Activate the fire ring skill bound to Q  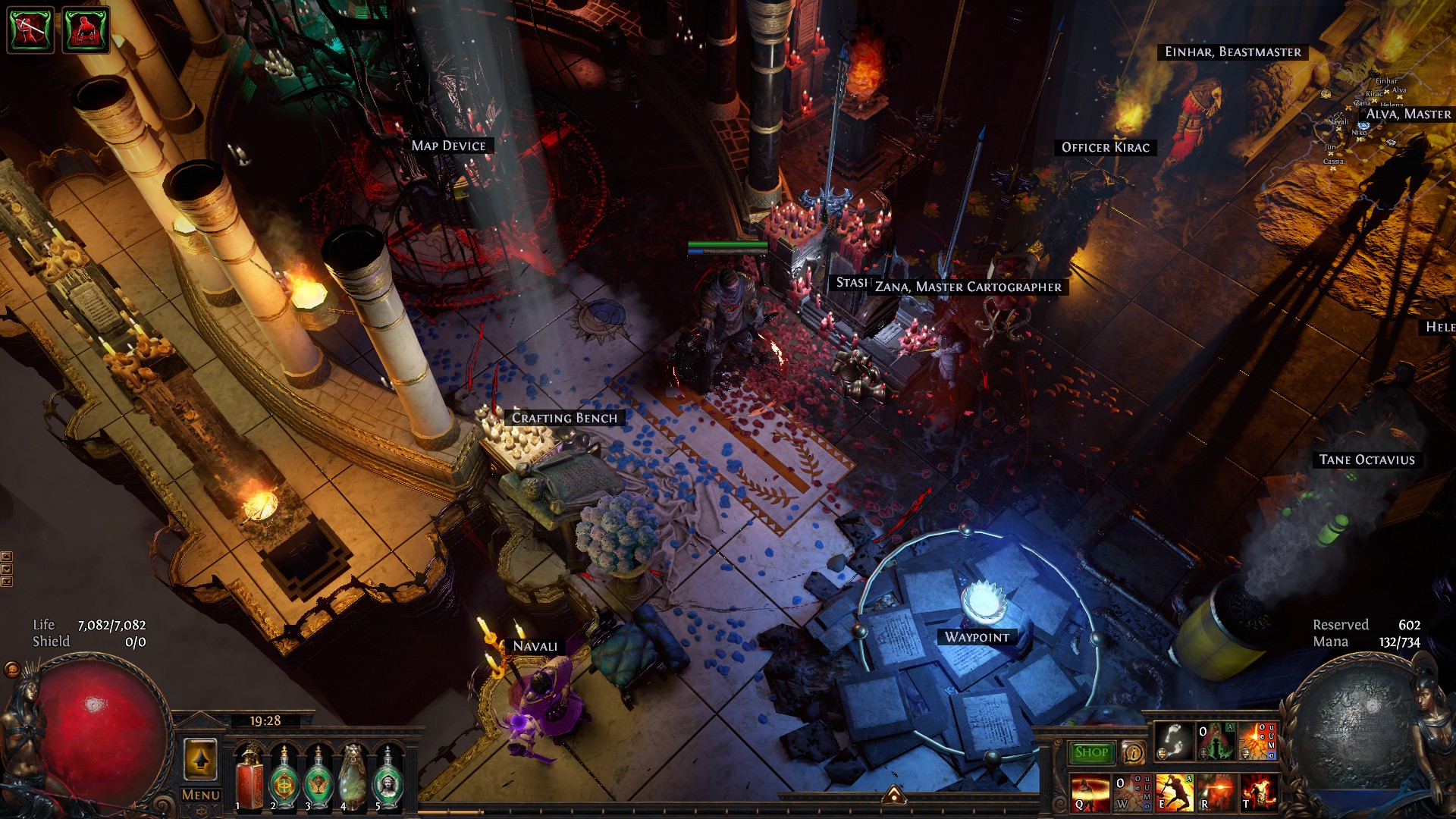point(1089,792)
